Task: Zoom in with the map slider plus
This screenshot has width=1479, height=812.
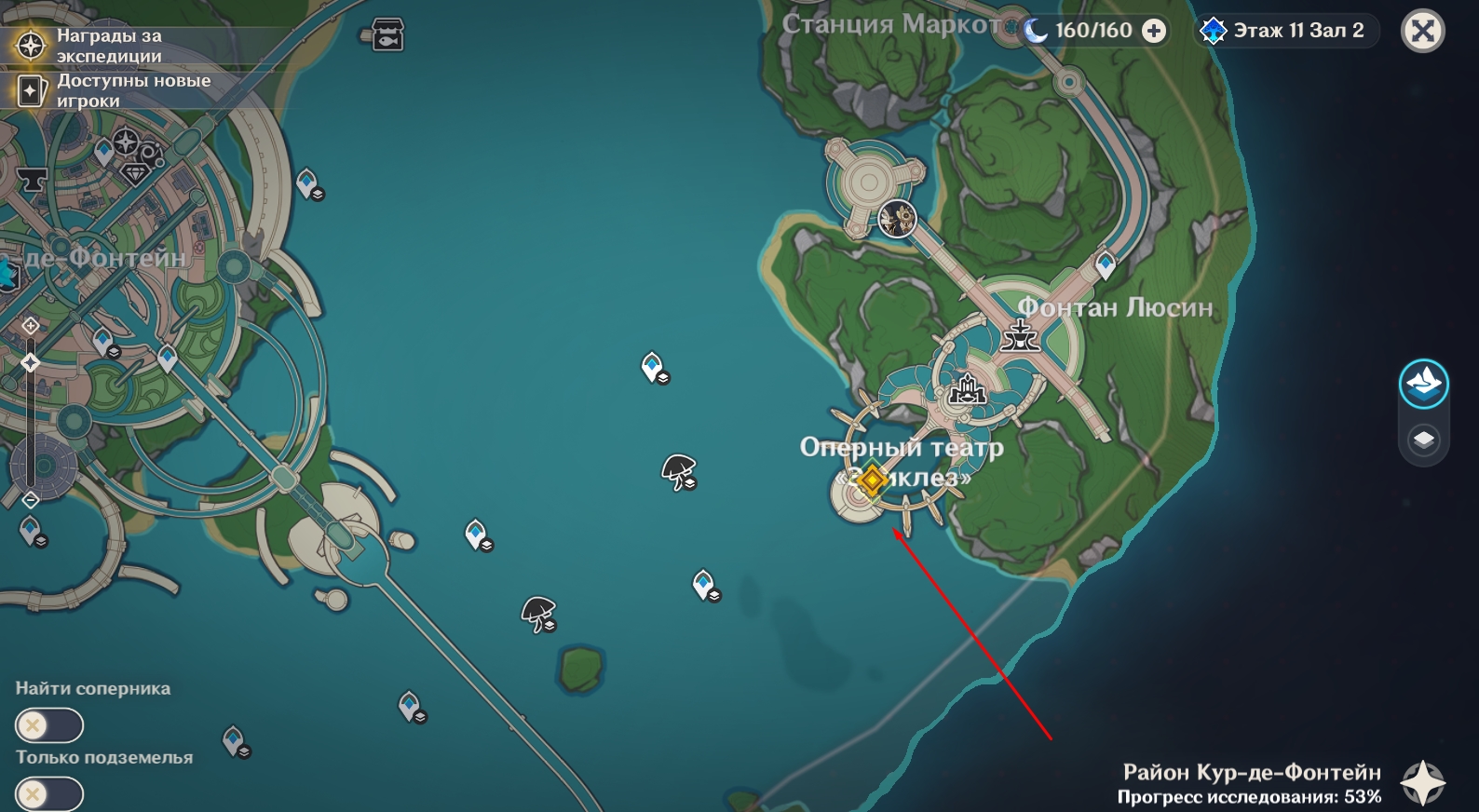Action: [31, 325]
